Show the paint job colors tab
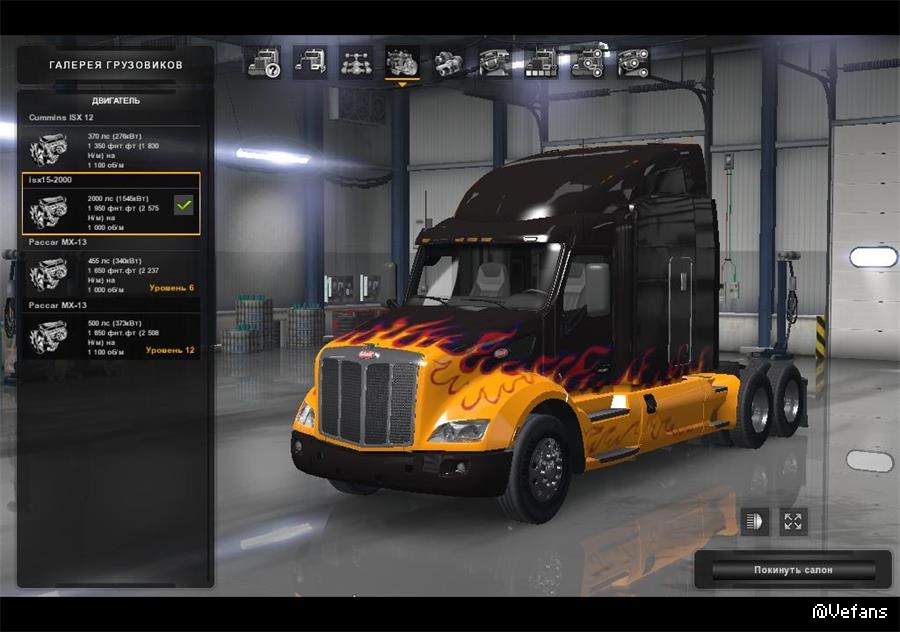 (541, 63)
